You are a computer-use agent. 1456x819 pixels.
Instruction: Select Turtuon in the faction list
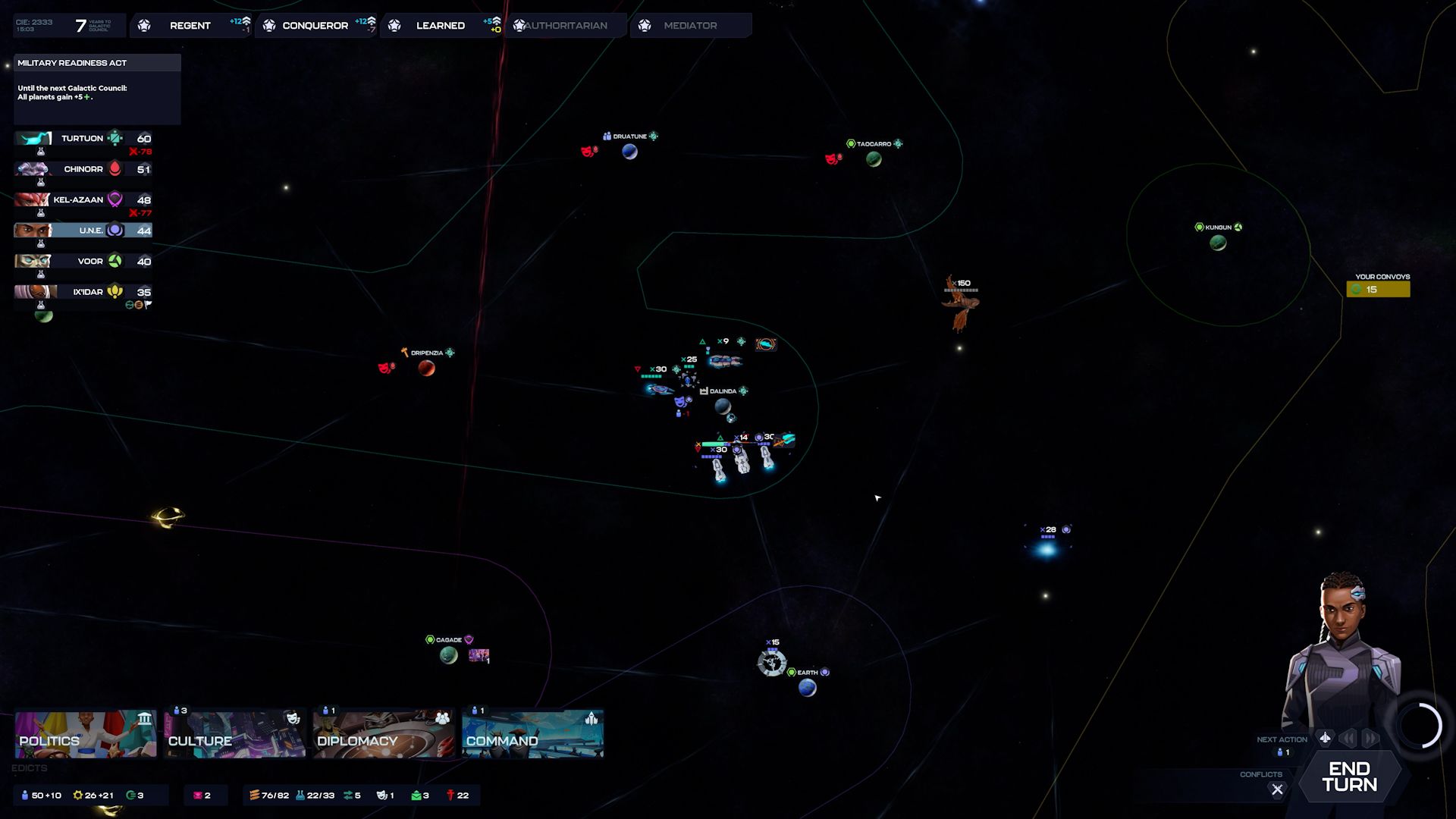[x=83, y=139]
